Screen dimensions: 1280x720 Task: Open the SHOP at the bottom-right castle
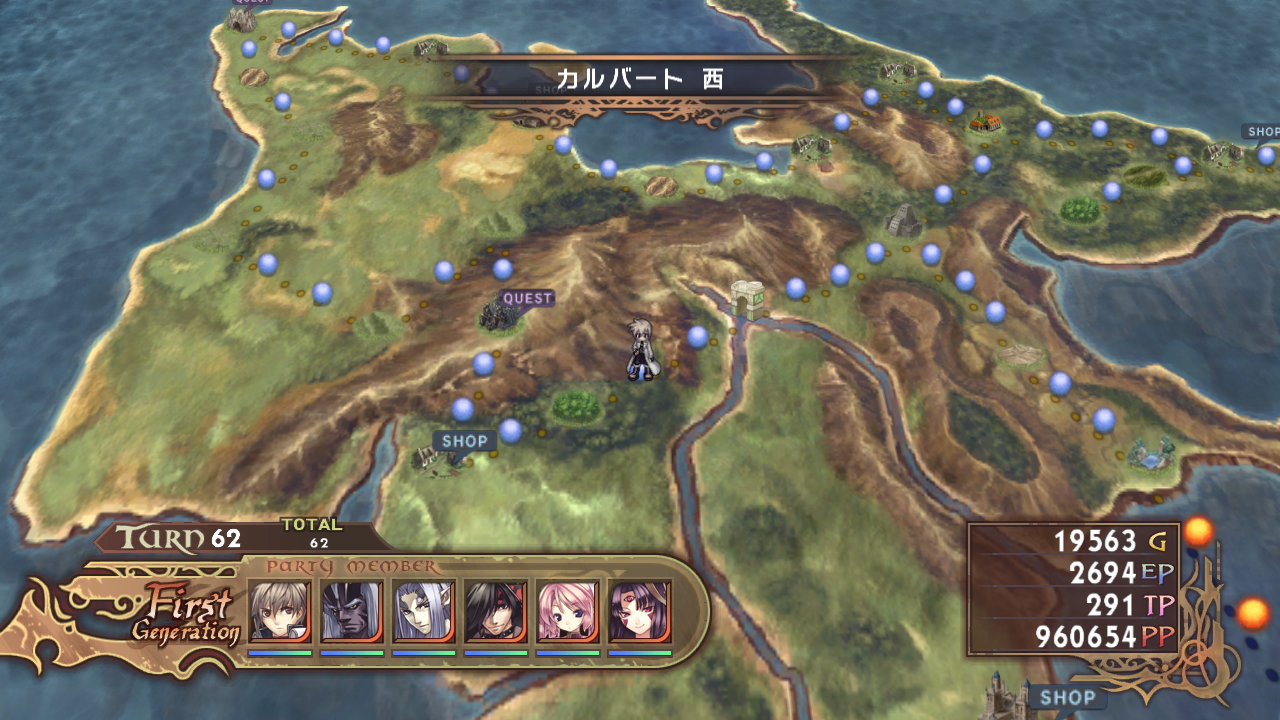1067,697
